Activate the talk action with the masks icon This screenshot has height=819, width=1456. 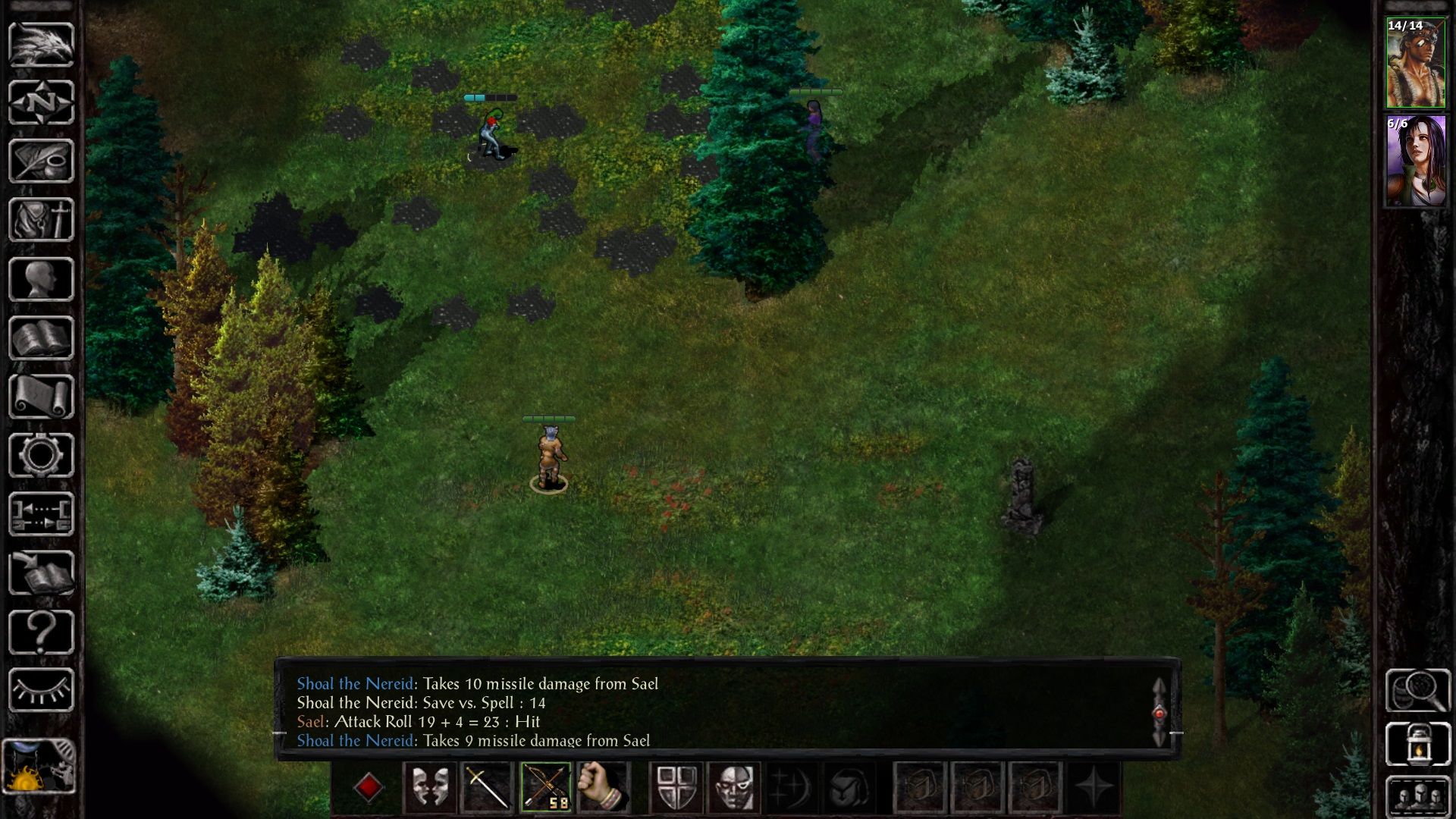(x=430, y=787)
